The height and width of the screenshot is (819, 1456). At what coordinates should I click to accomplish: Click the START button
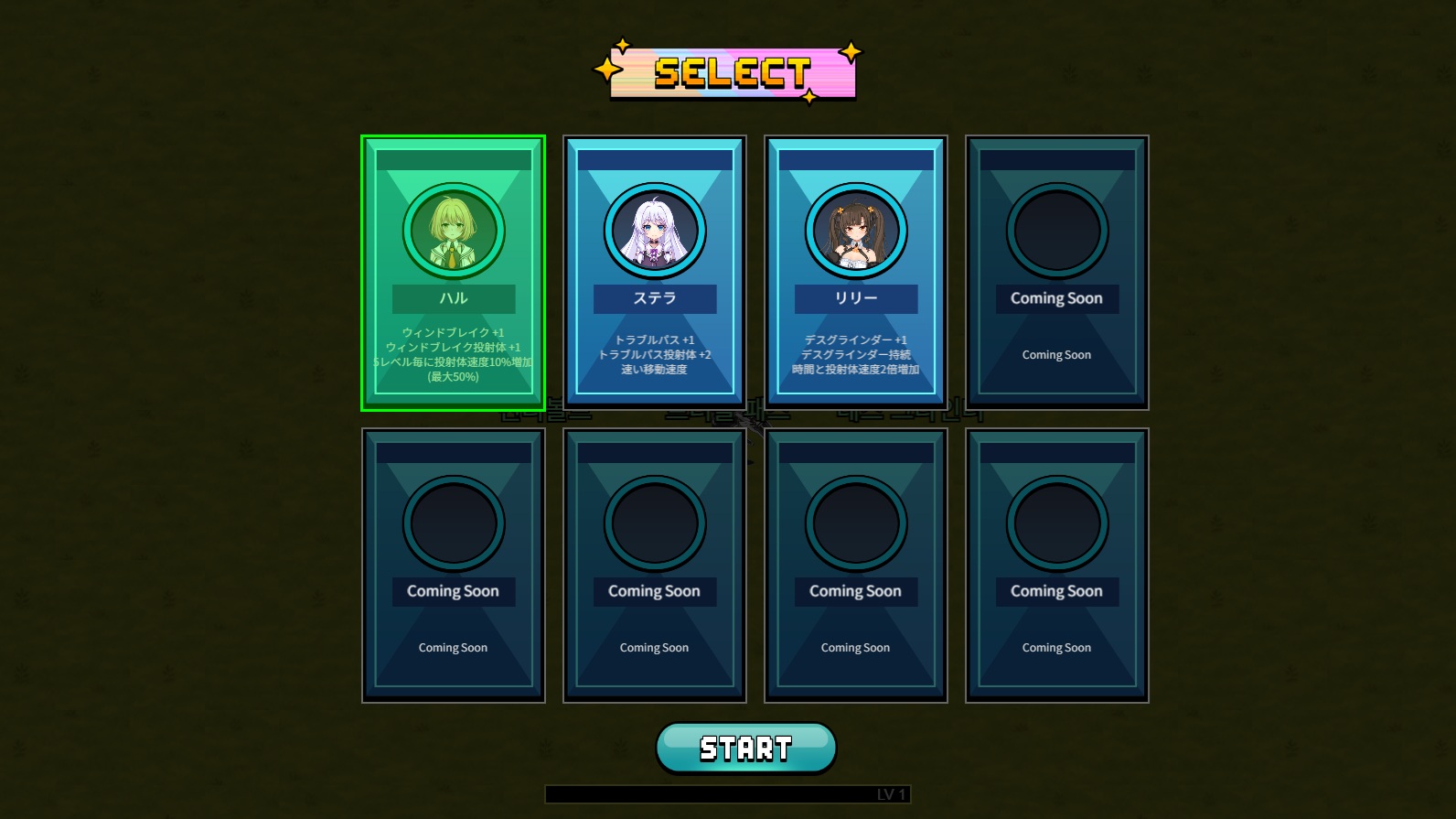coord(745,748)
